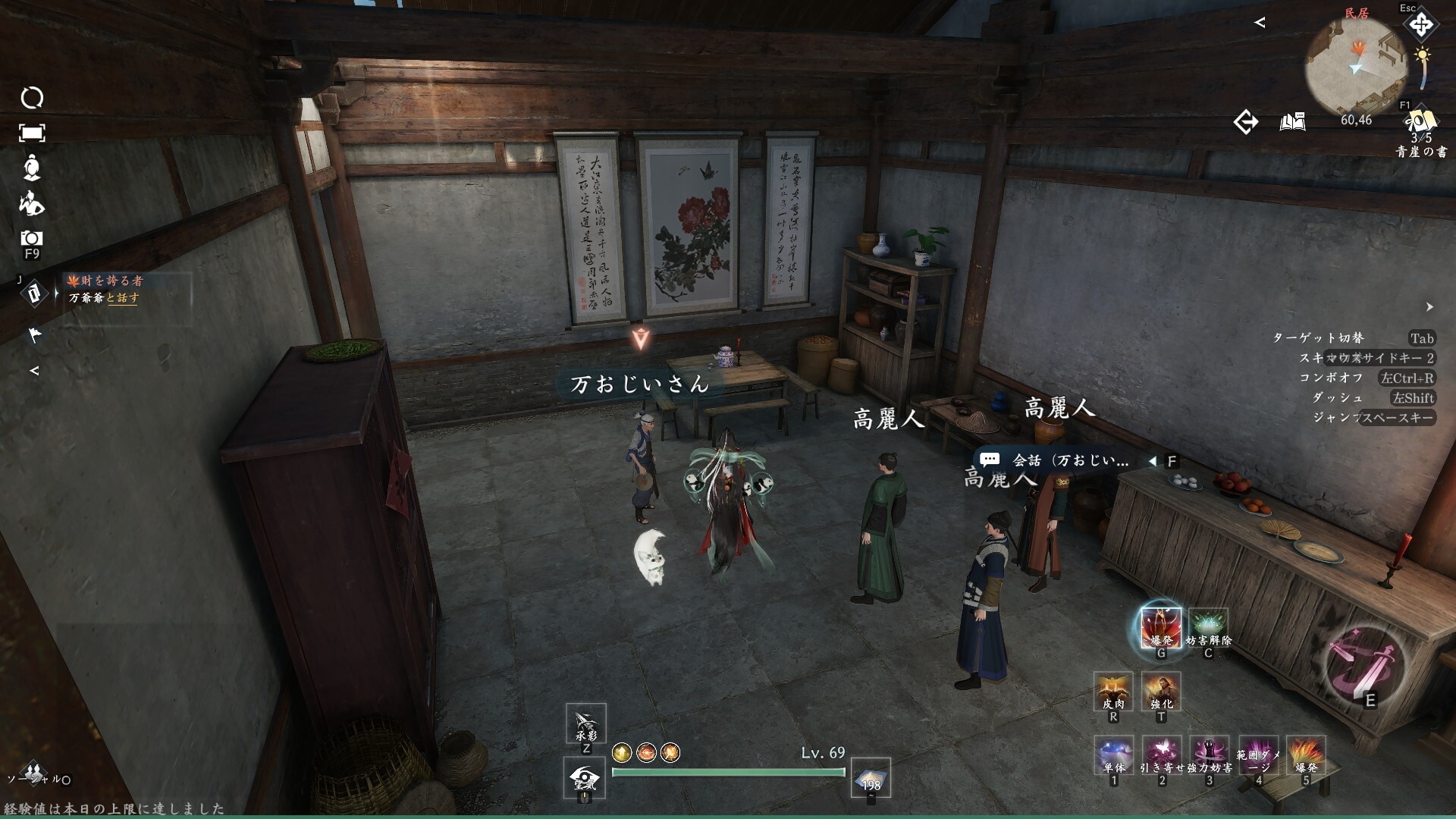
Task: Open the circular minimap
Action: point(1355,67)
